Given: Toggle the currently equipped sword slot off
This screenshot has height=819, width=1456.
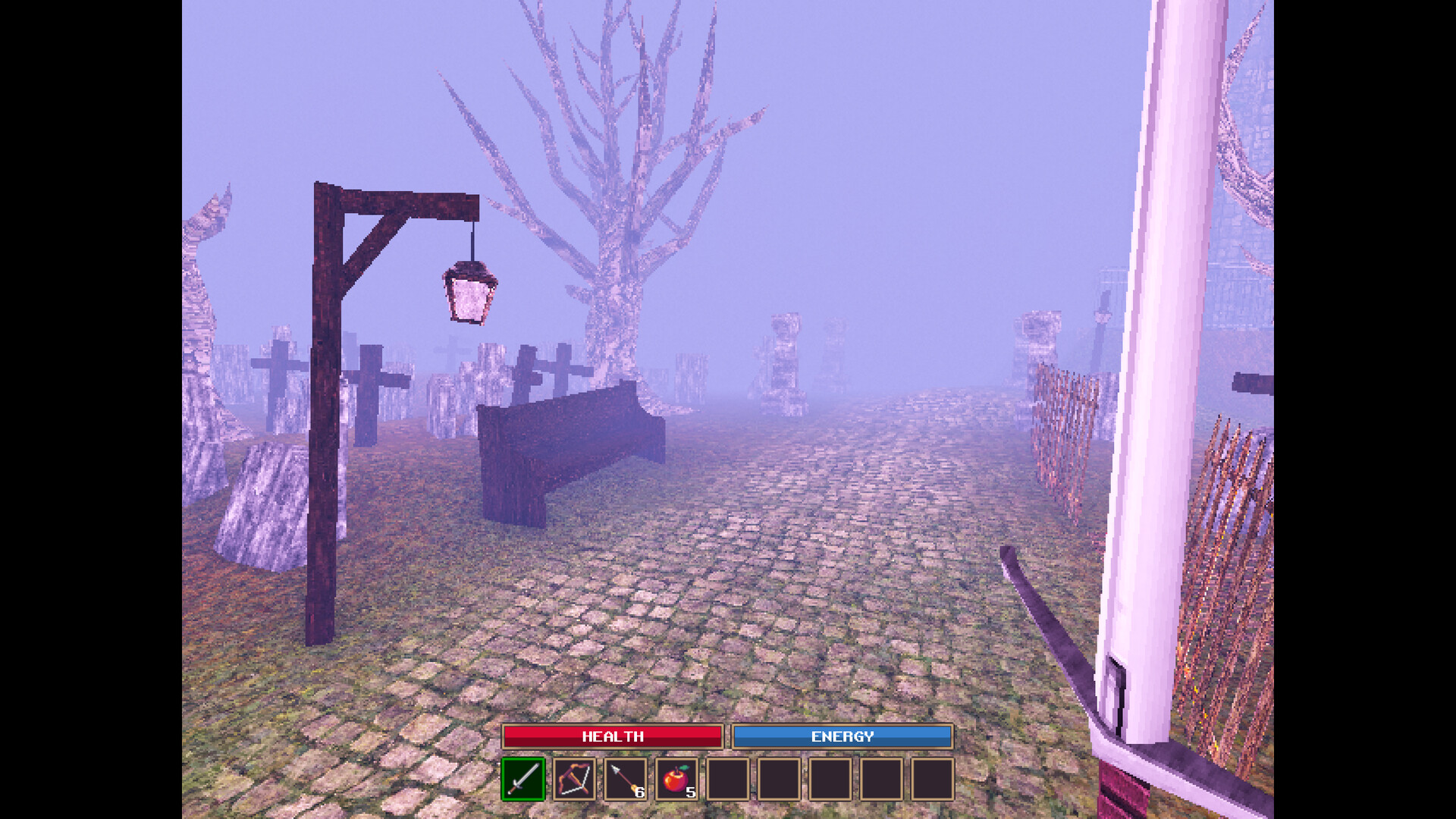Looking at the screenshot, I should 522,779.
